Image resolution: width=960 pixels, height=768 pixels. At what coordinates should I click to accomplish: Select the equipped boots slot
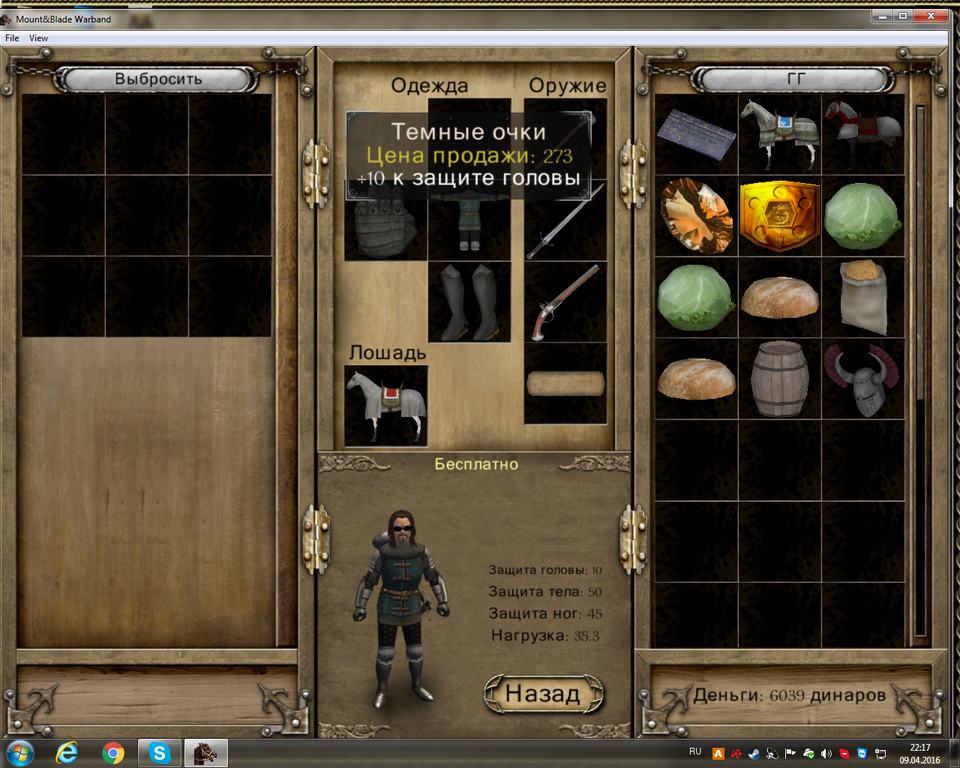click(x=469, y=303)
